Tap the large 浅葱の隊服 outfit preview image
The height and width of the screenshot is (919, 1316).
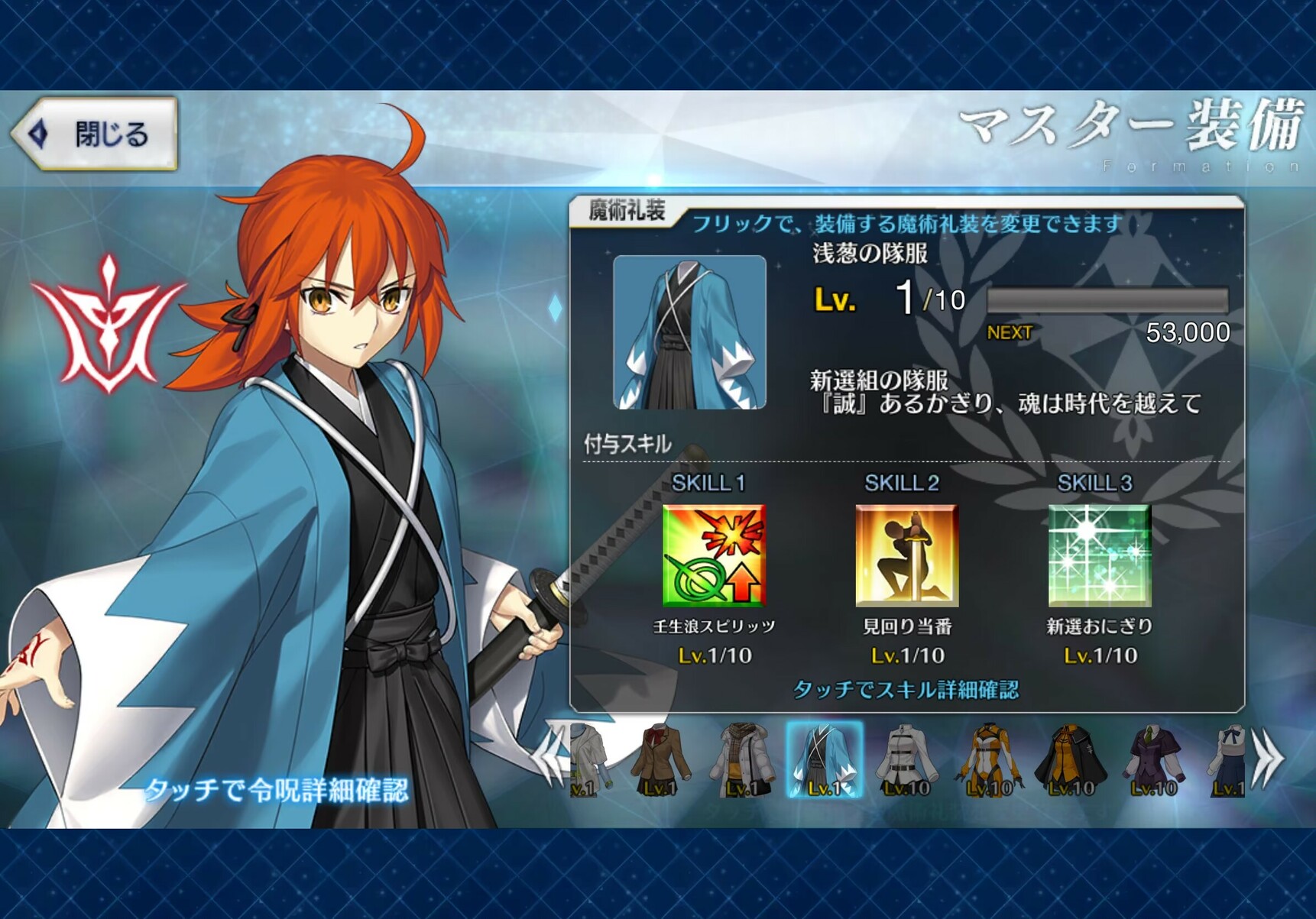689,332
